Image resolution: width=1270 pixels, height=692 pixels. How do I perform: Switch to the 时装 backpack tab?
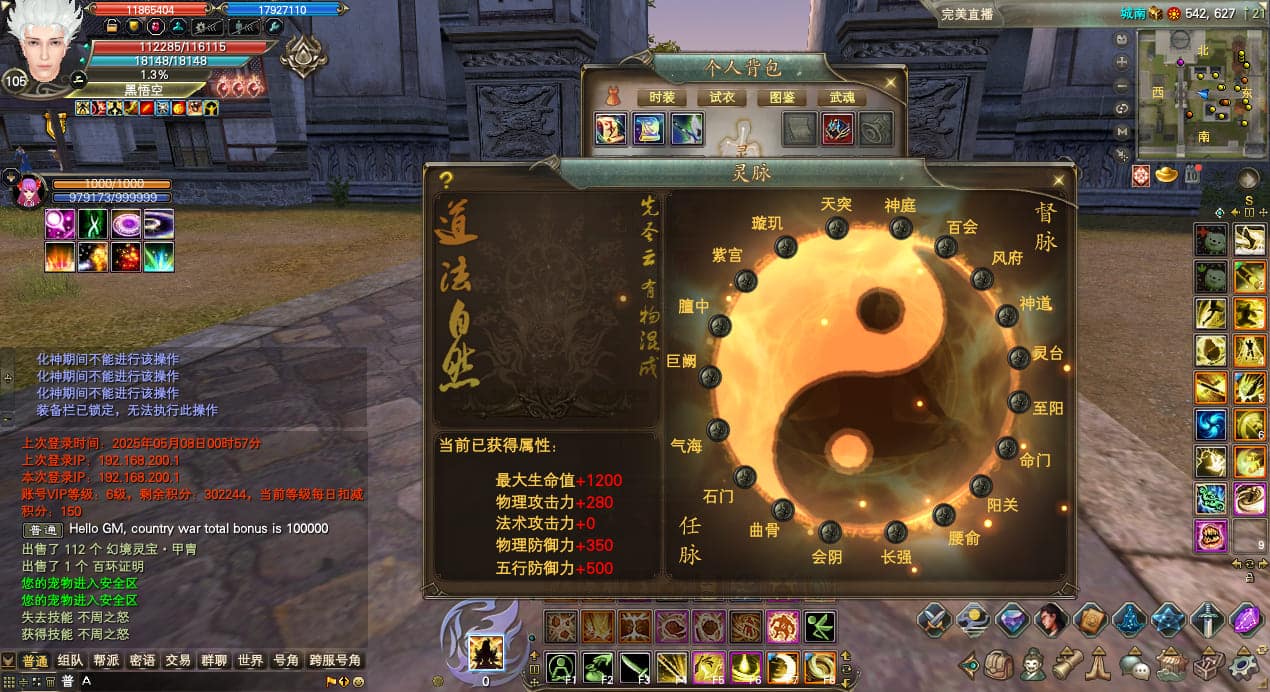661,97
